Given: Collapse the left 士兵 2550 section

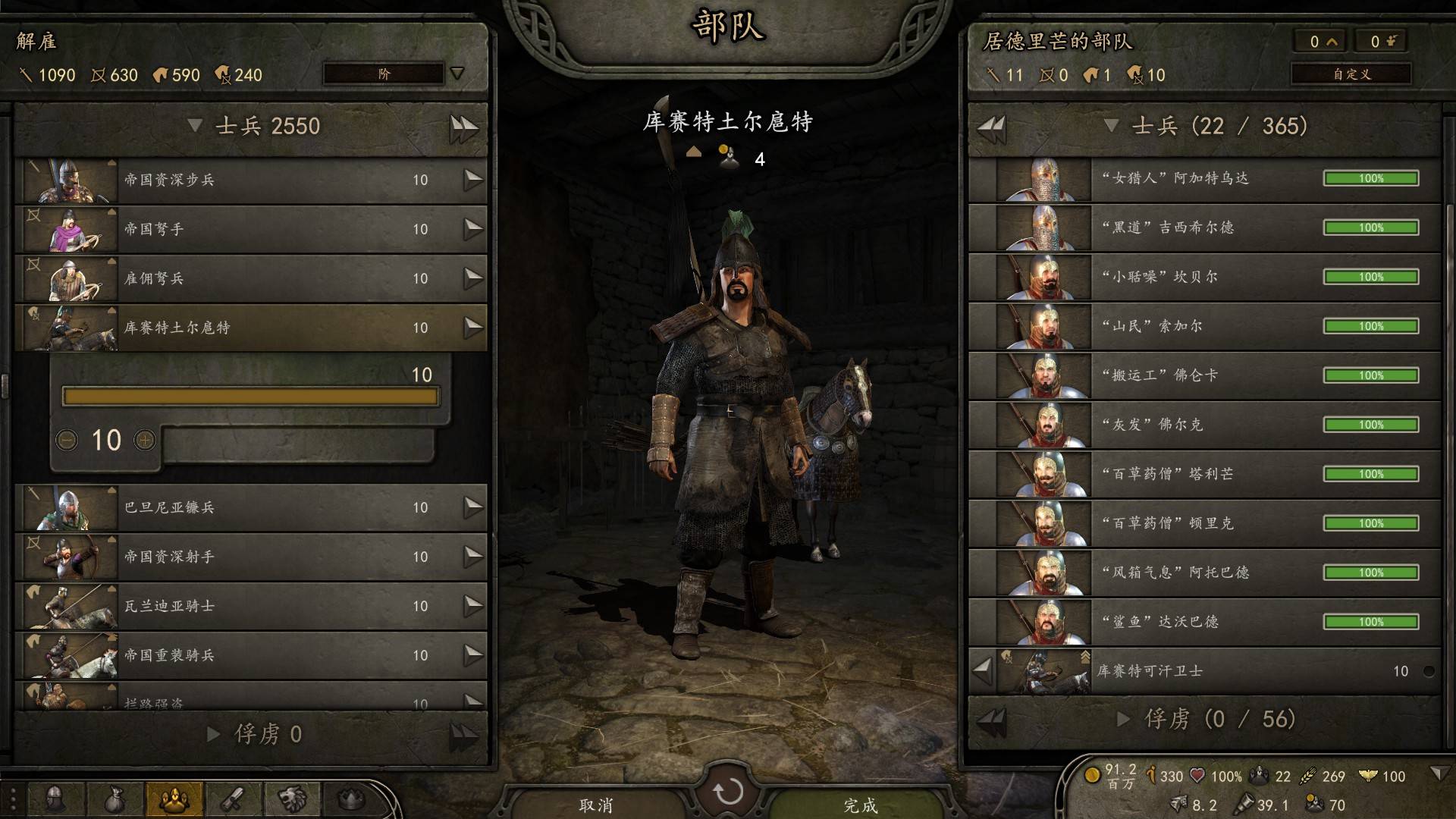Looking at the screenshot, I should coord(195,126).
